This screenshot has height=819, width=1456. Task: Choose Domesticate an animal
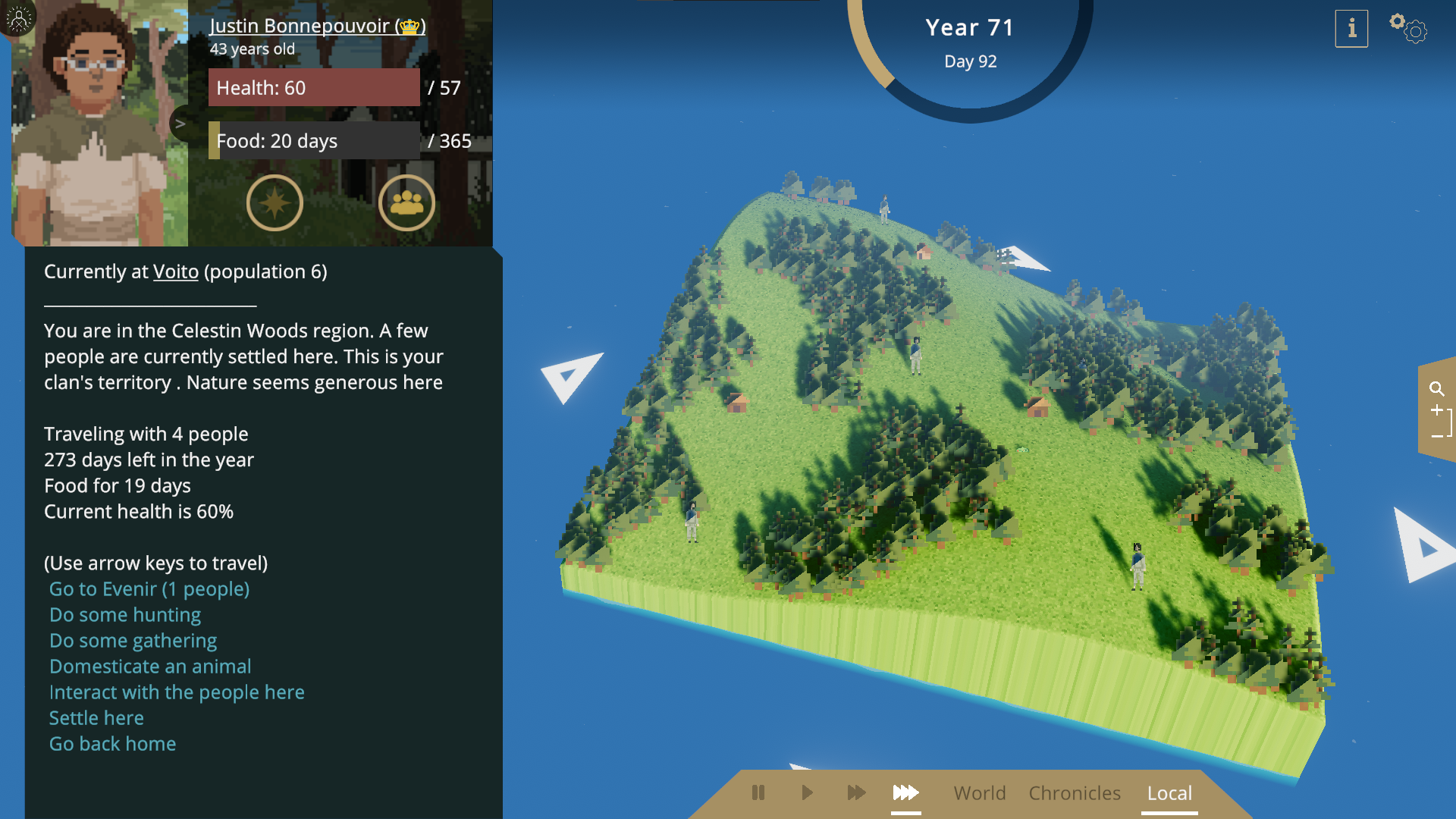150,667
